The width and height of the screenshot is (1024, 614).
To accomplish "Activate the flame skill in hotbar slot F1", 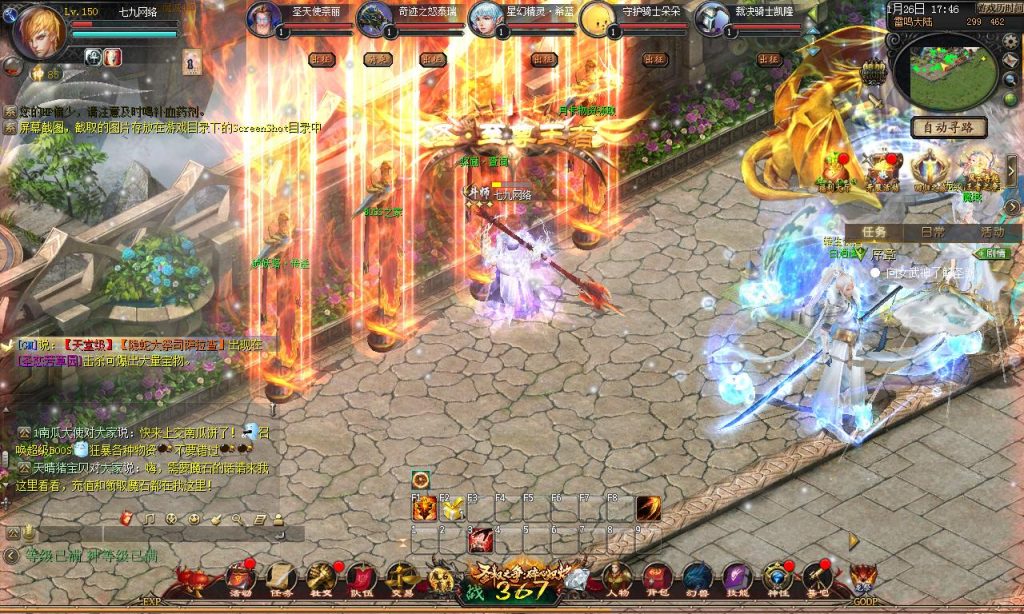I will tap(422, 510).
